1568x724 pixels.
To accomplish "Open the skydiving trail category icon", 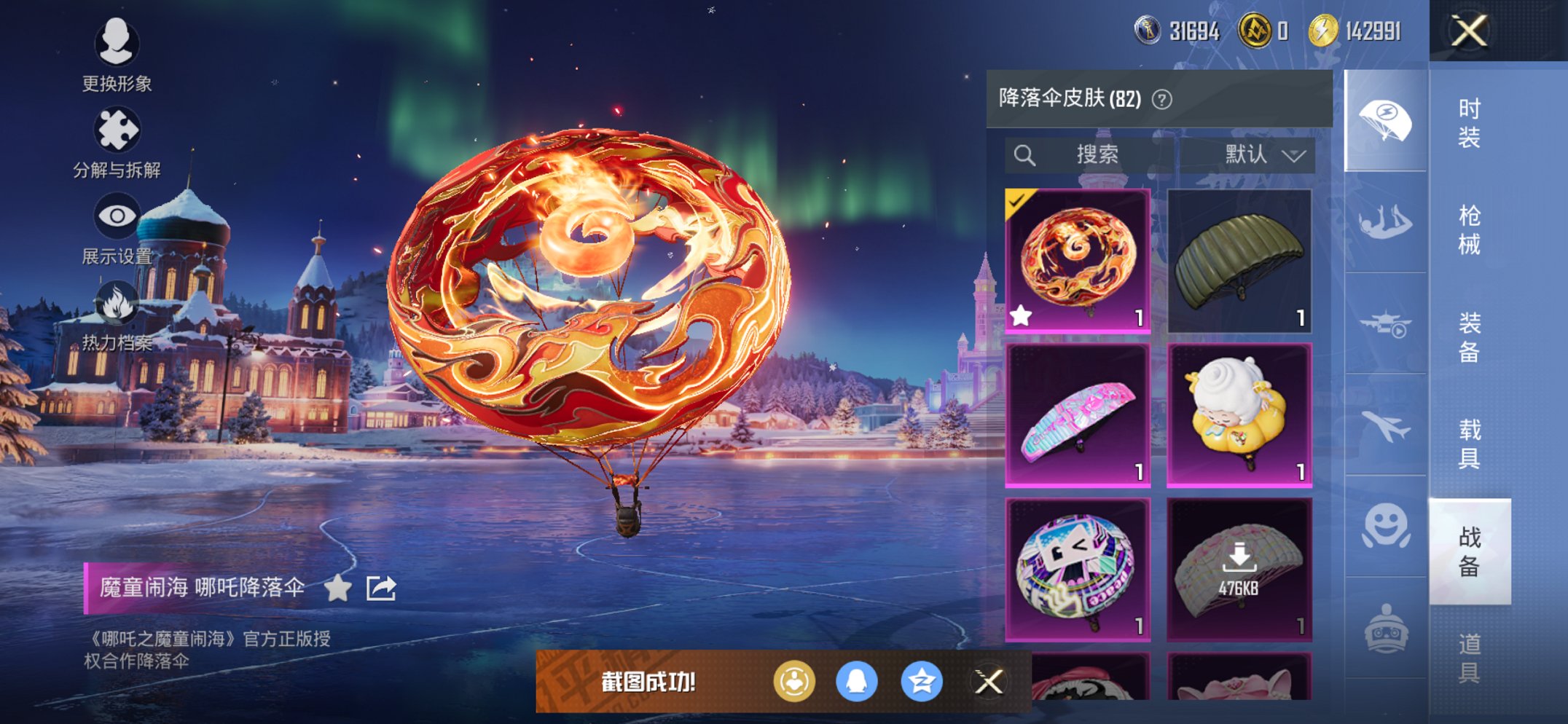I will coord(1385,220).
